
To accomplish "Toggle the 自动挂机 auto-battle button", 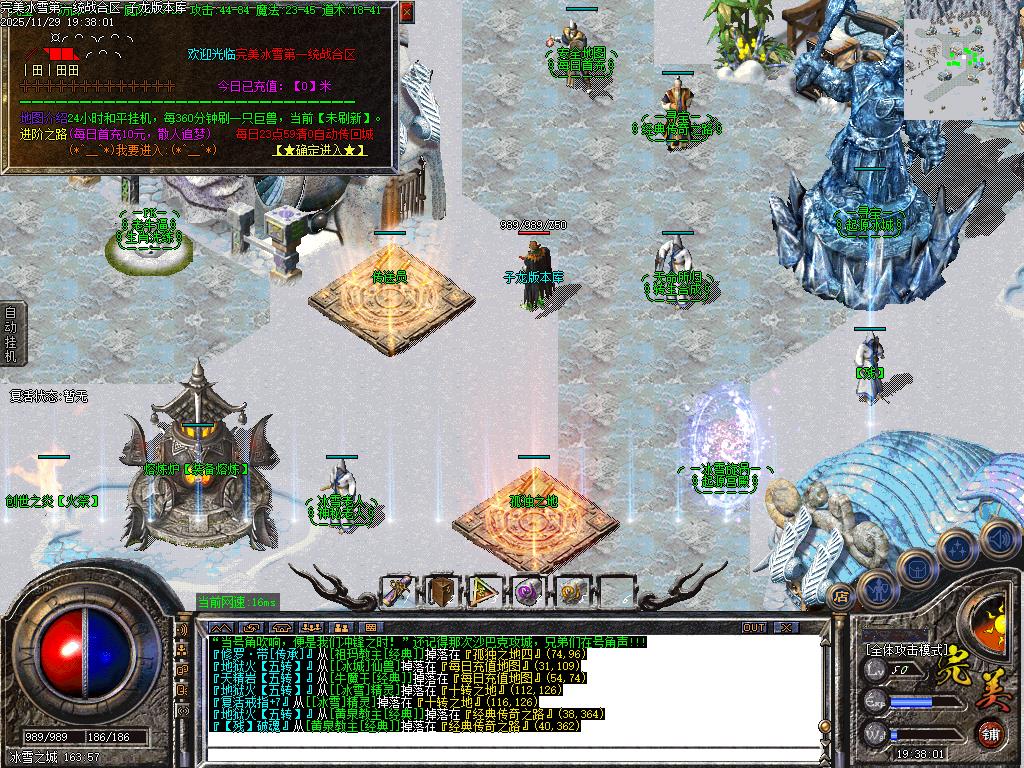I will [10, 334].
